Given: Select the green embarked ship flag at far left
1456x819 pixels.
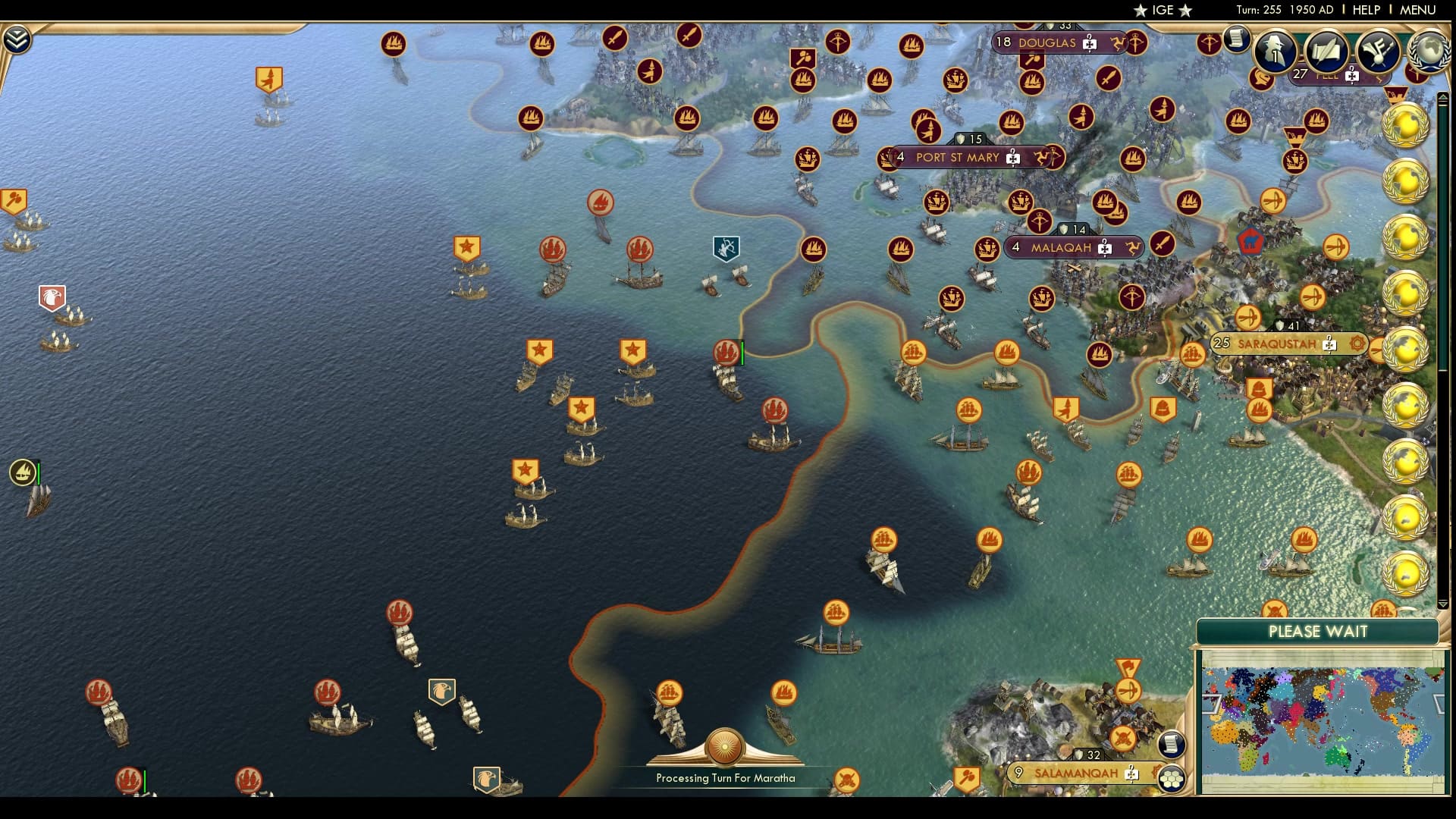Looking at the screenshot, I should pos(23,470).
